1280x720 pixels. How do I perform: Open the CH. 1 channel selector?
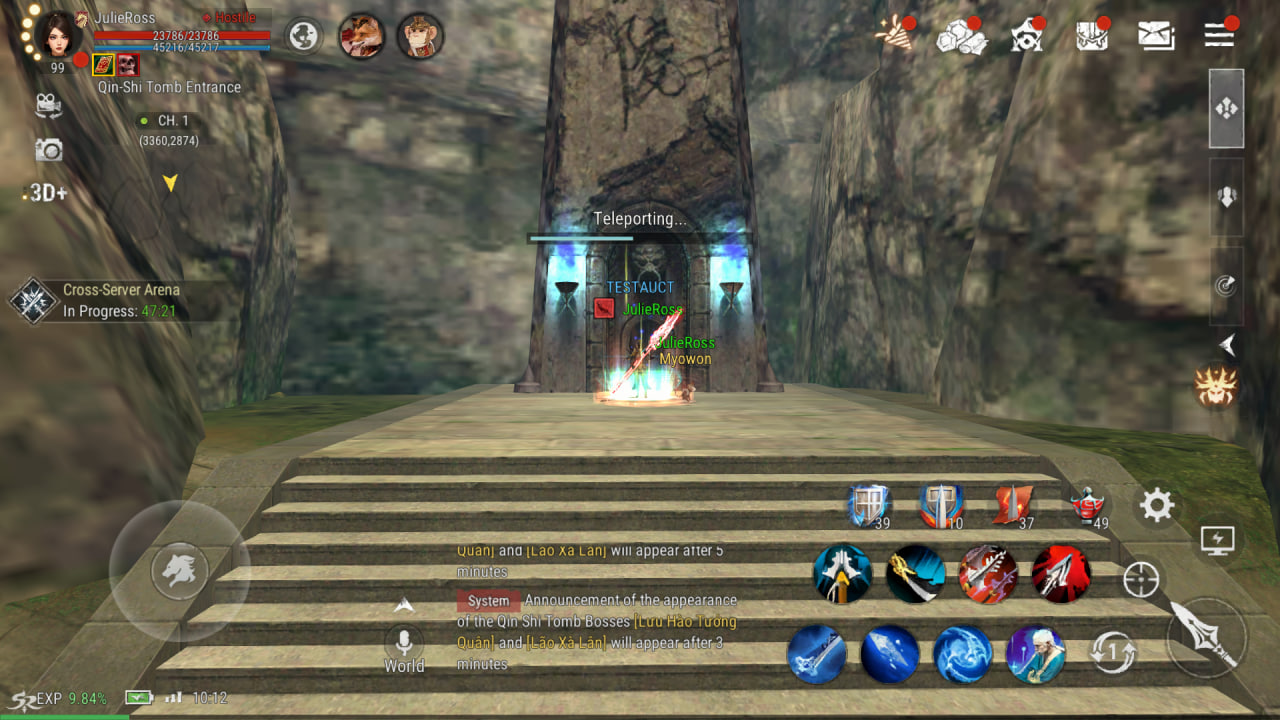[168, 121]
